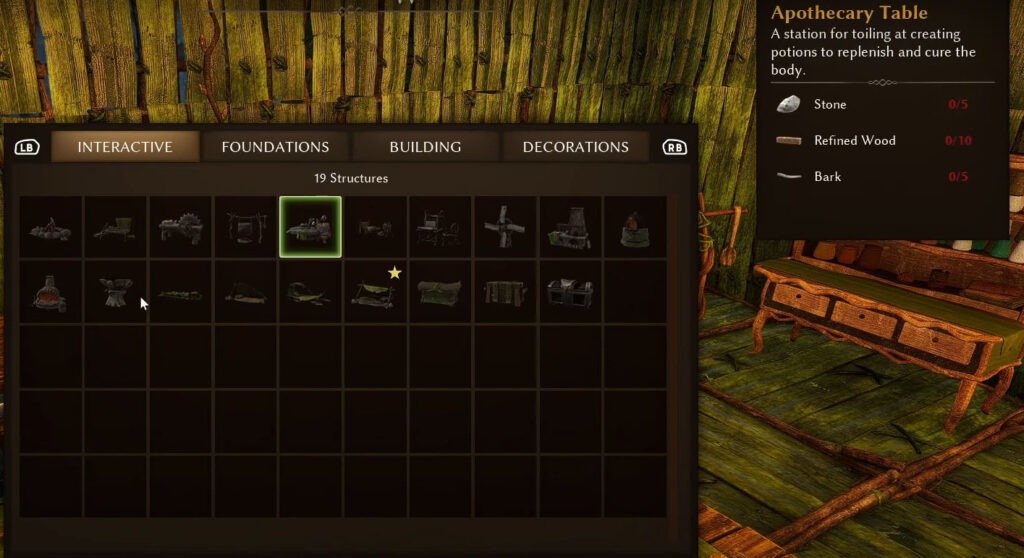1024x558 pixels.
Task: Pick the stone well structure
Action: 634,228
